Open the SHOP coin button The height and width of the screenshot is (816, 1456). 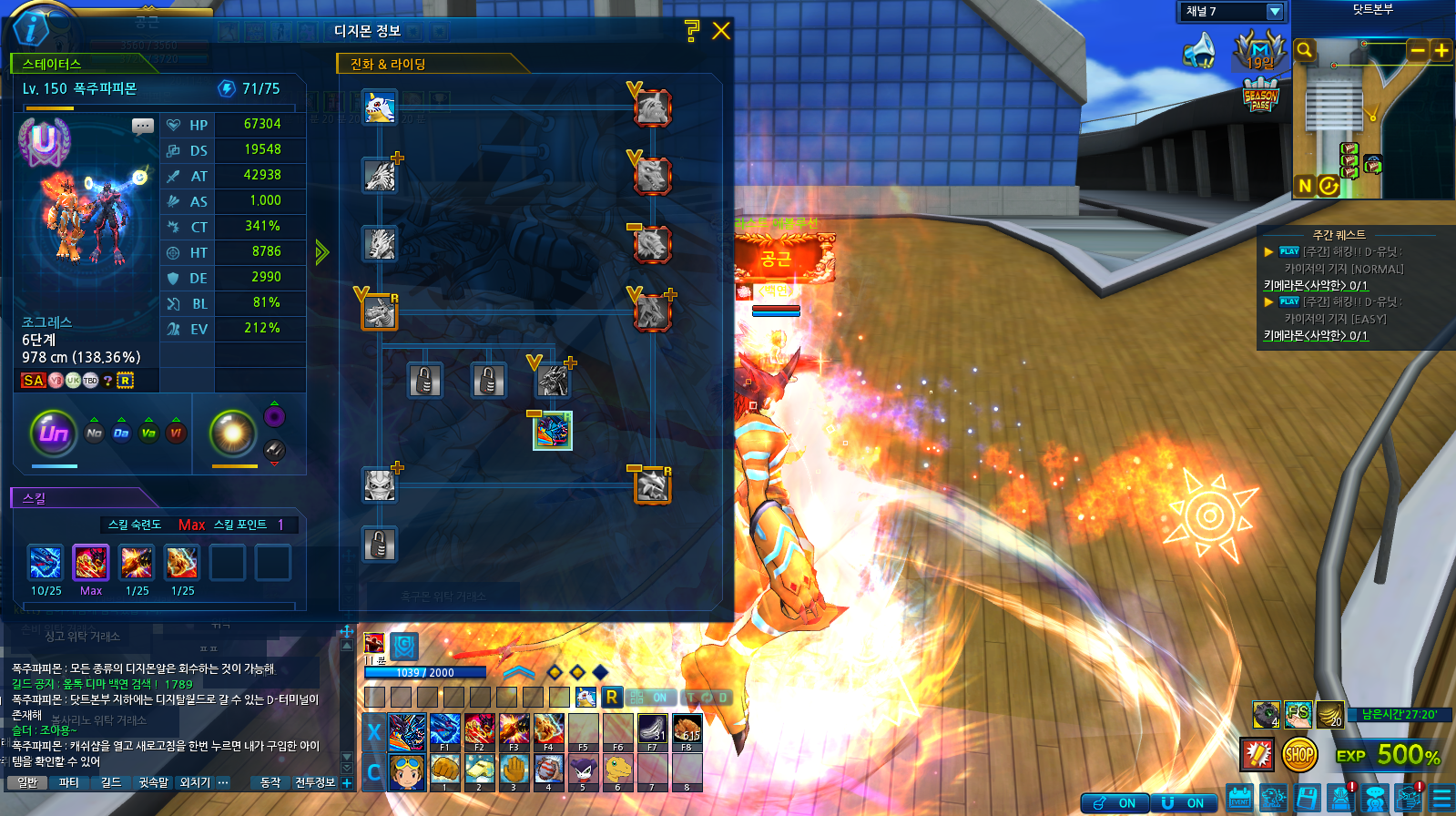pyautogui.click(x=1299, y=754)
